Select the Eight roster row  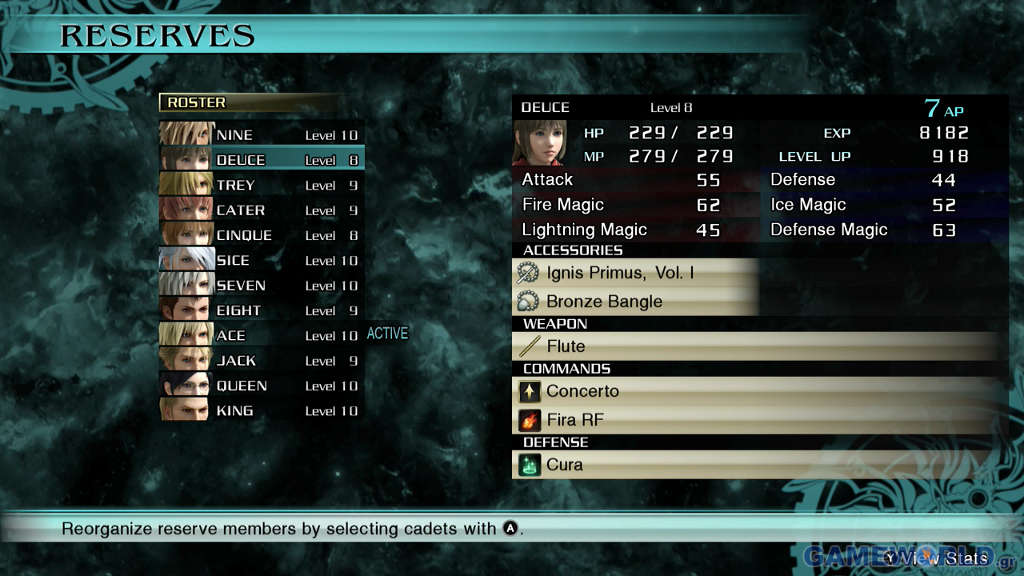coord(262,310)
